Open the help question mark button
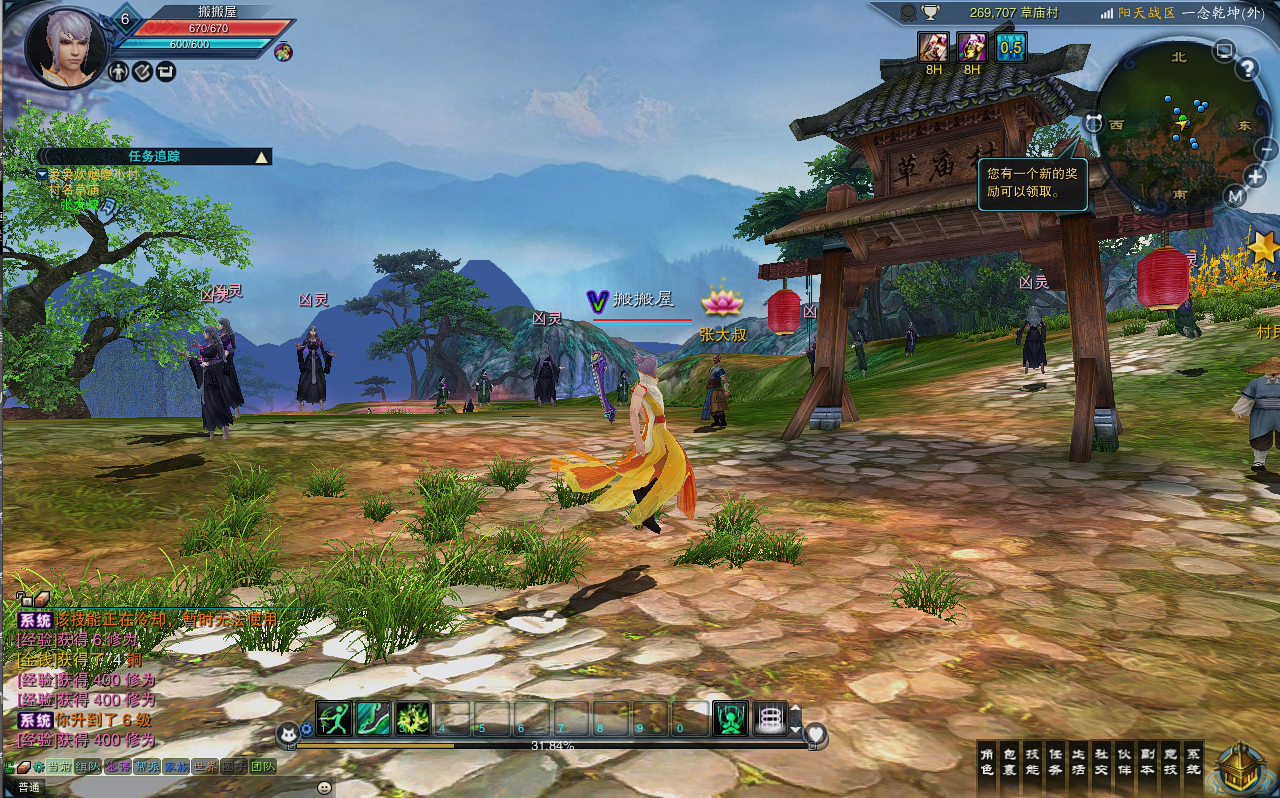The image size is (1280, 798). pos(1247,69)
